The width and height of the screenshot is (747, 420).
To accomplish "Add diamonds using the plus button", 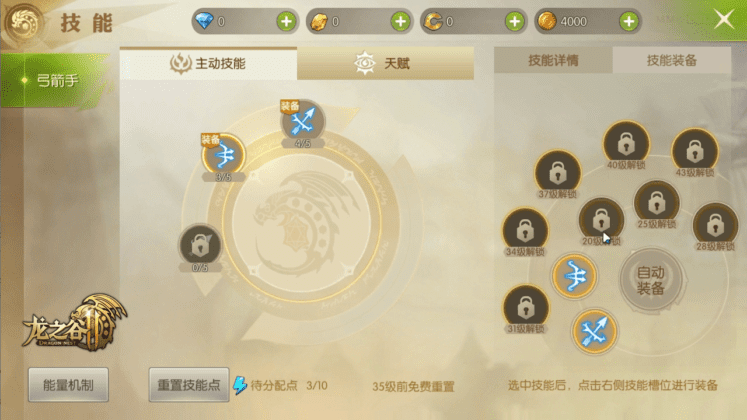I will pyautogui.click(x=286, y=21).
